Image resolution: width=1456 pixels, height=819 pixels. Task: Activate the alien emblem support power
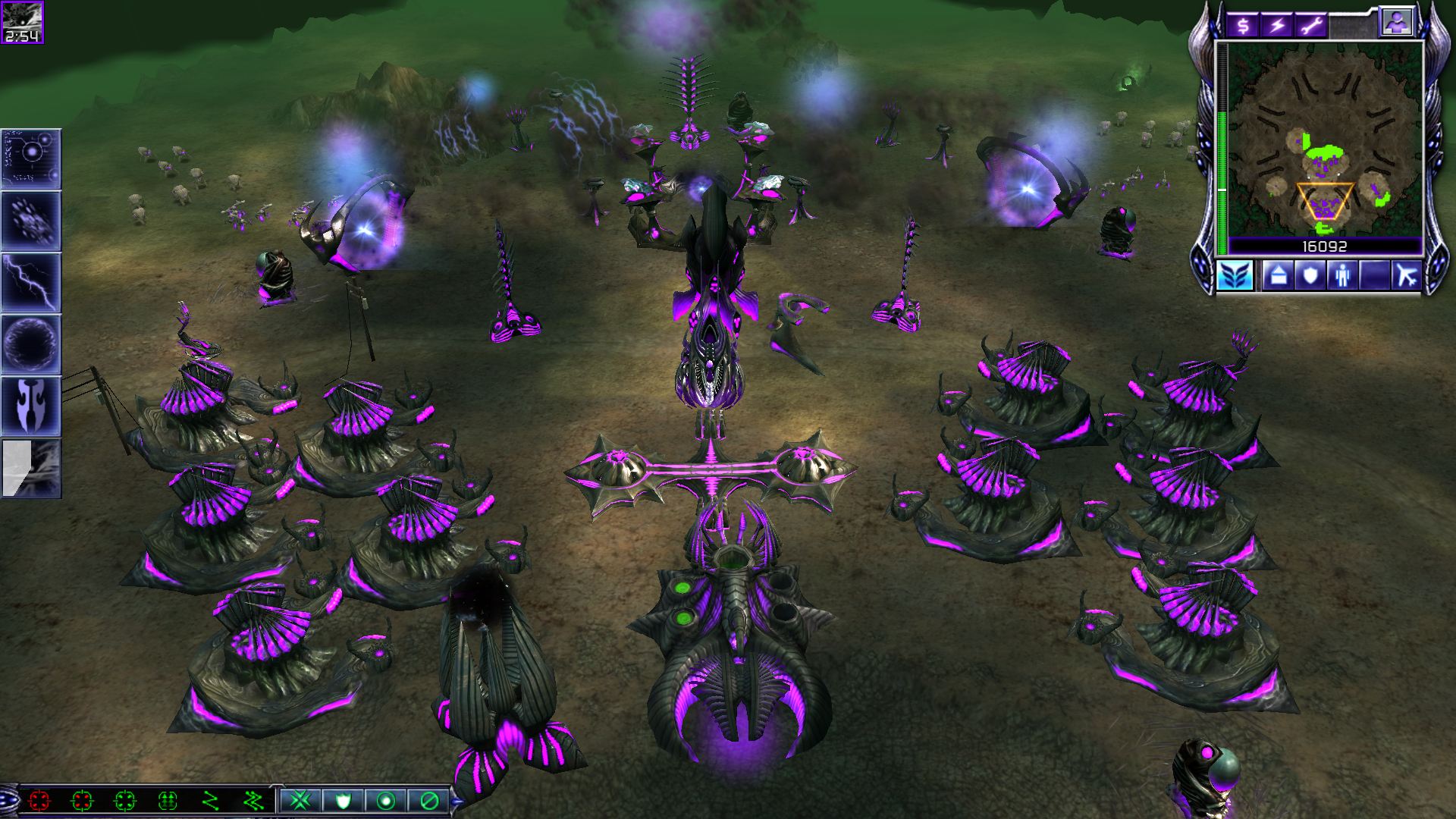[31, 406]
